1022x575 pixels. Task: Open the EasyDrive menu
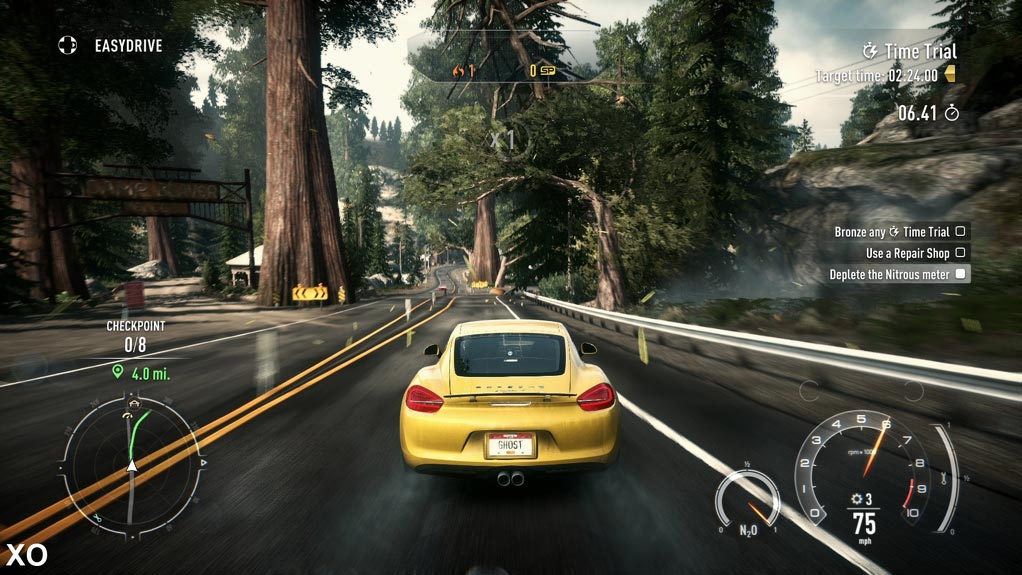tap(110, 45)
